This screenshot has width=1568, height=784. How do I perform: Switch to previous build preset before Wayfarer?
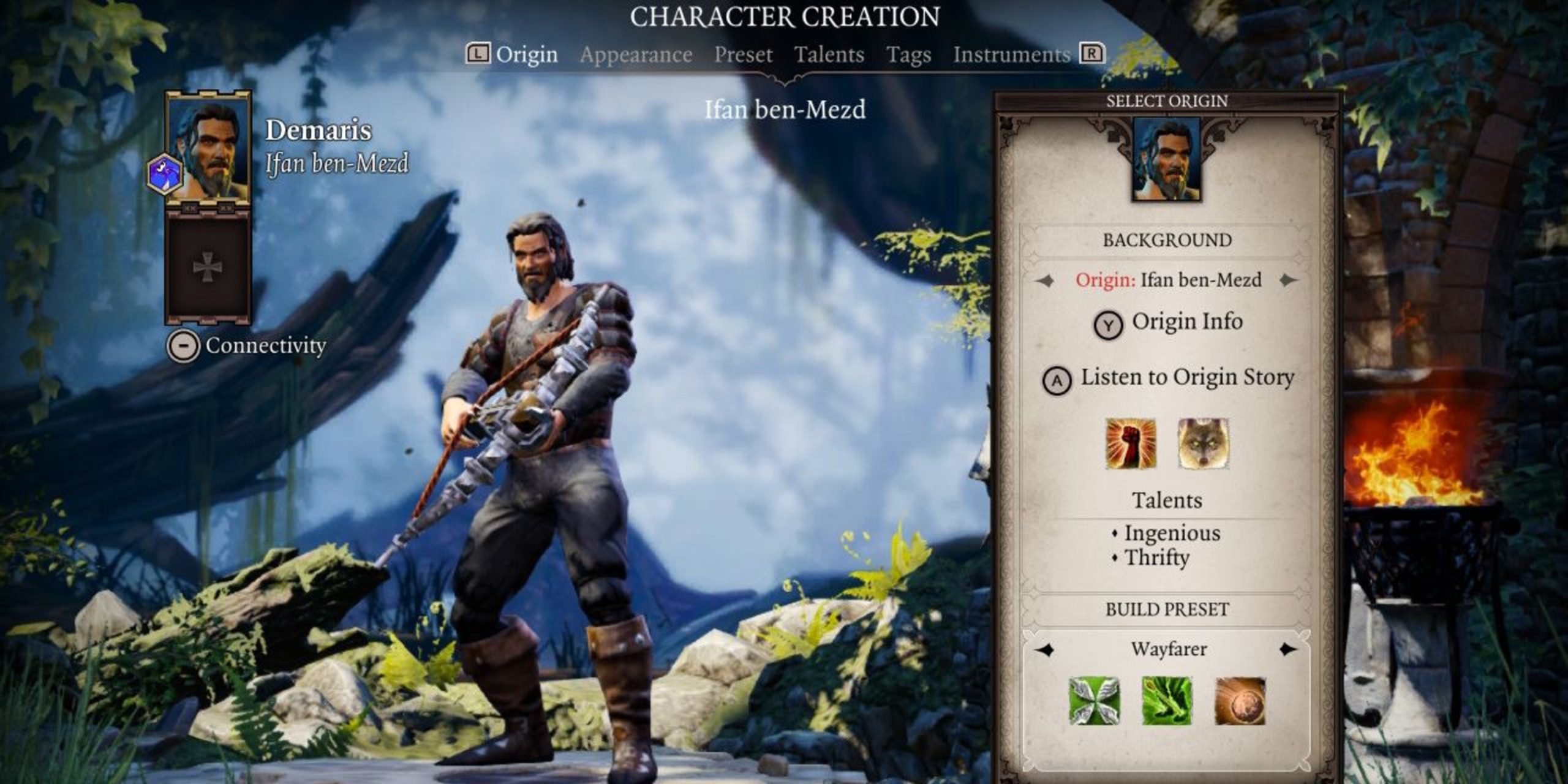[x=1045, y=649]
